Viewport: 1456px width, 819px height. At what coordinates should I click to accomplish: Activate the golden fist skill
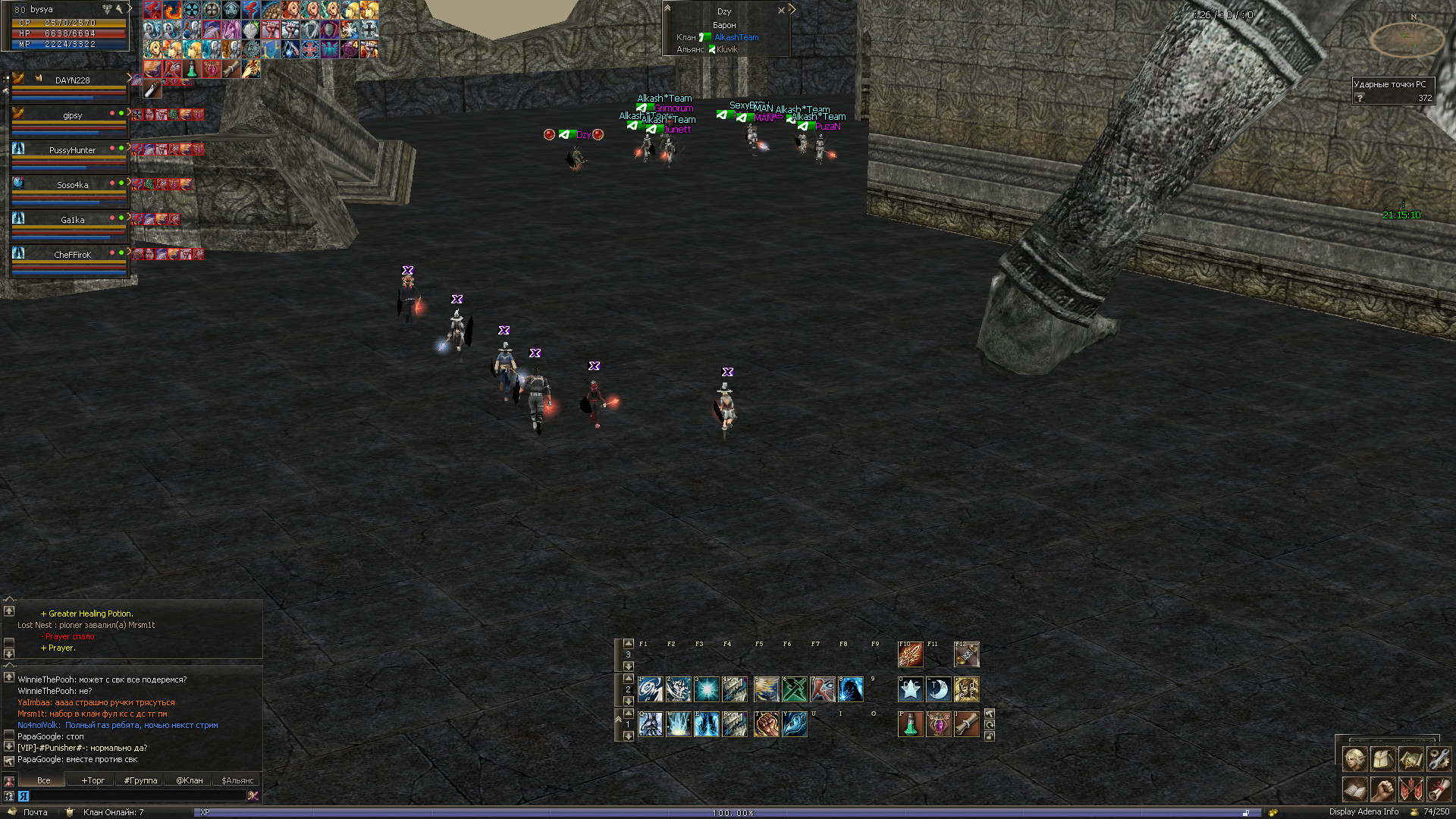pyautogui.click(x=766, y=724)
